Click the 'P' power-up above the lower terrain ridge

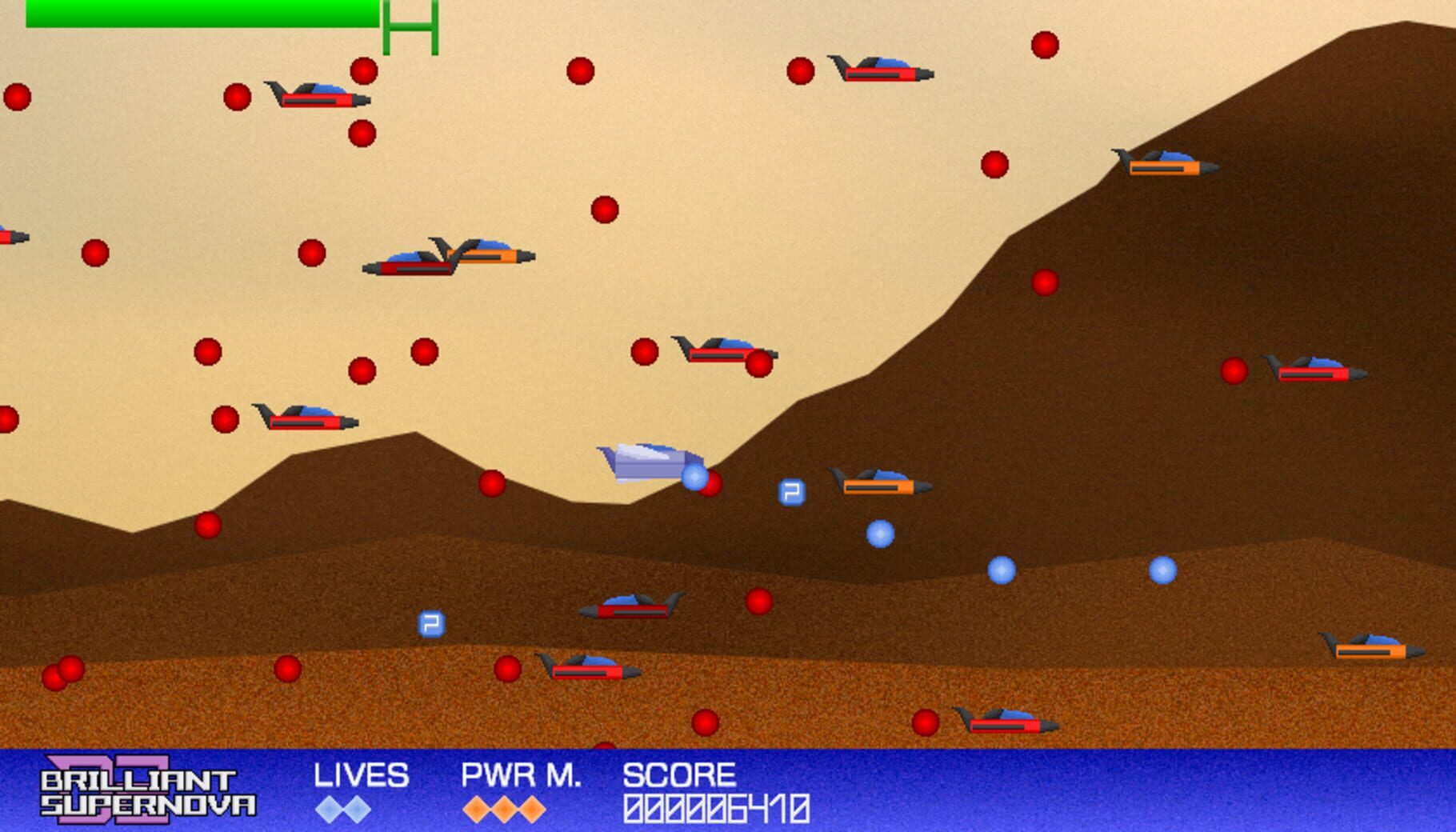coord(430,622)
